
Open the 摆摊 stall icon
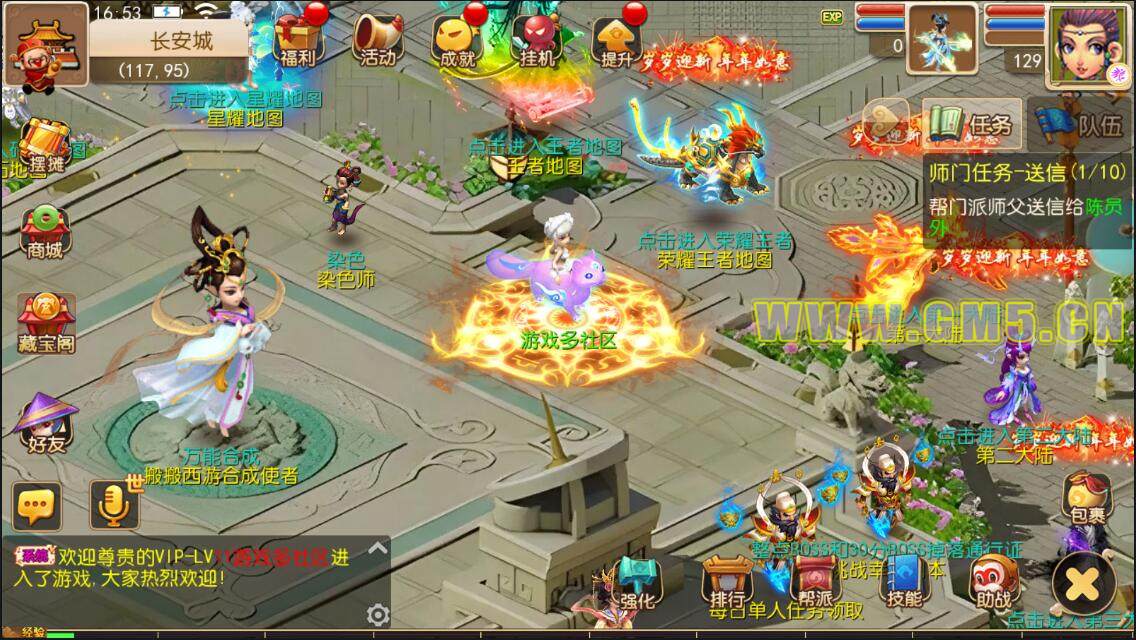click(46, 145)
